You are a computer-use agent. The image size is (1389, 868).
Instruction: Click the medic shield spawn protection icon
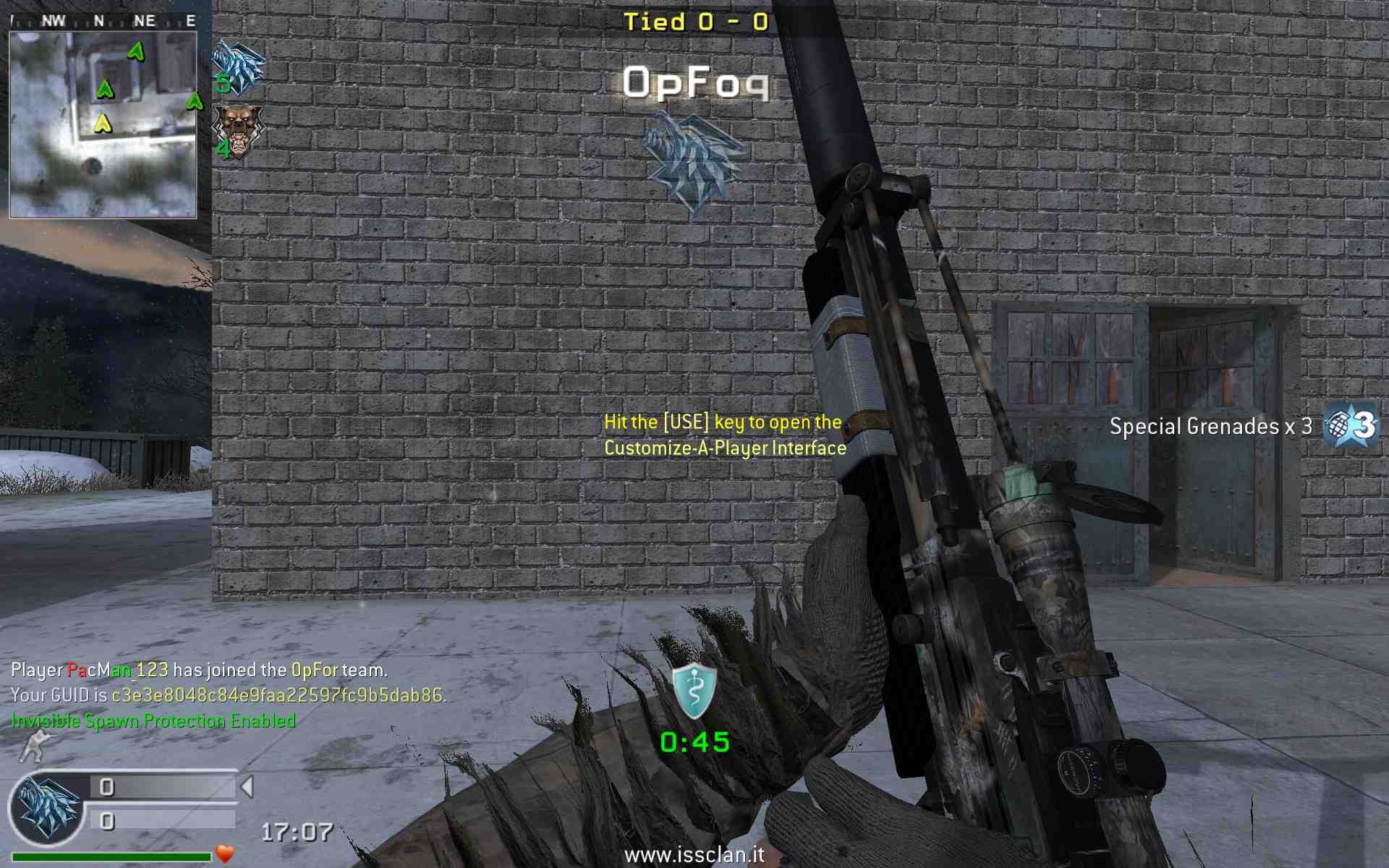[694, 691]
